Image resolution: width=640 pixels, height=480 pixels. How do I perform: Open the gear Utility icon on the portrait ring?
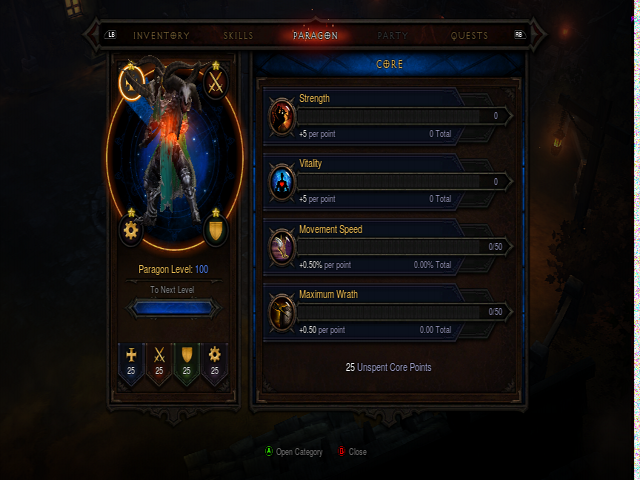tap(131, 230)
